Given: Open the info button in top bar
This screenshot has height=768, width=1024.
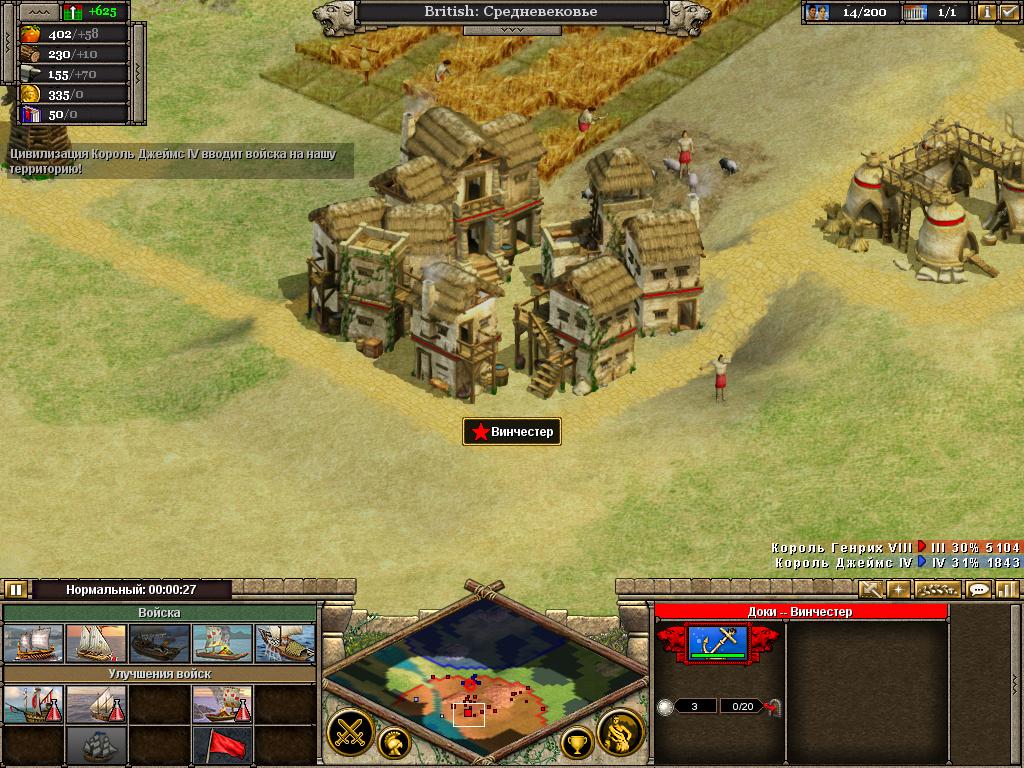Looking at the screenshot, I should click(x=986, y=13).
